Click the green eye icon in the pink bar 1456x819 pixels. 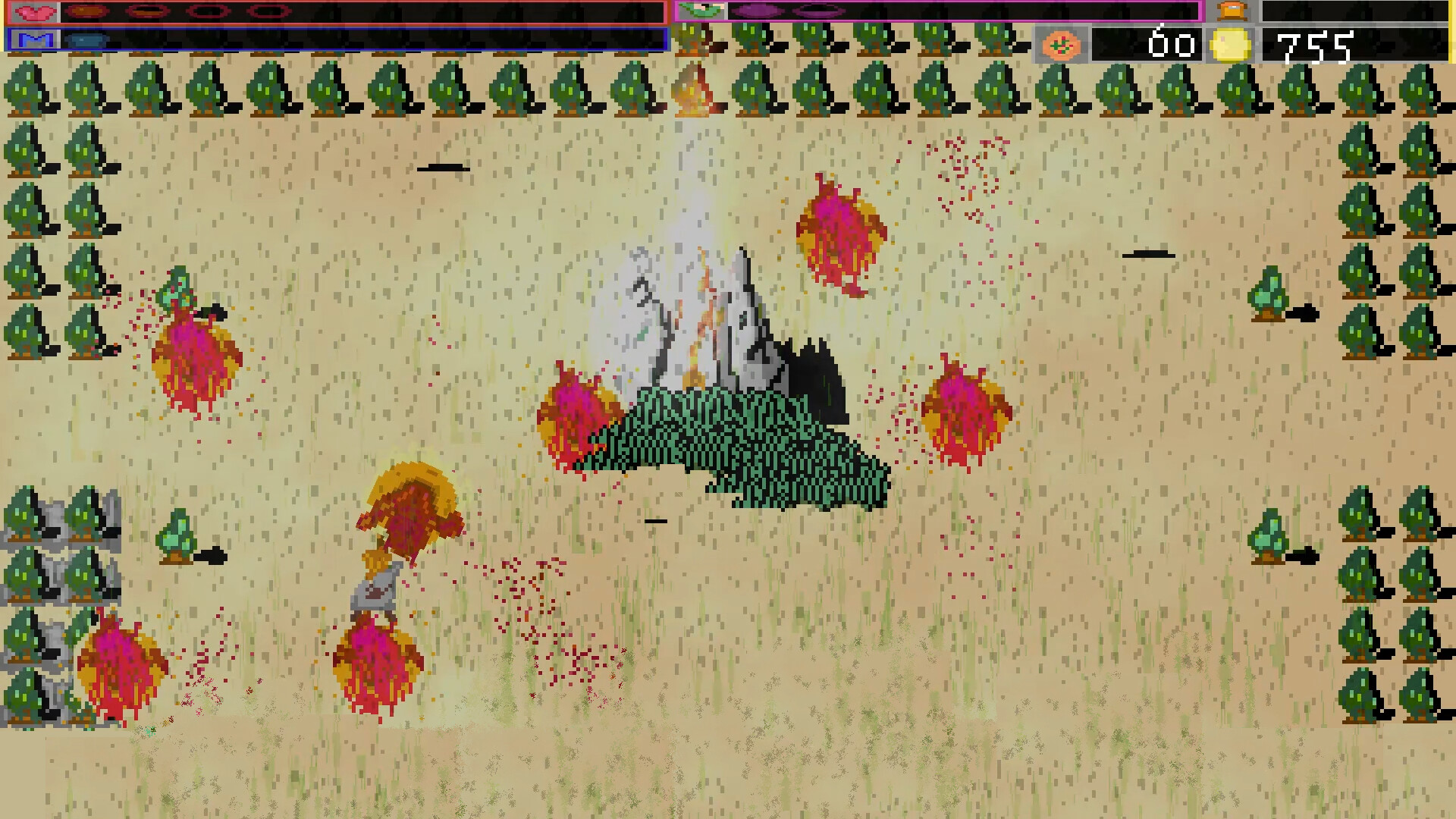pyautogui.click(x=701, y=12)
